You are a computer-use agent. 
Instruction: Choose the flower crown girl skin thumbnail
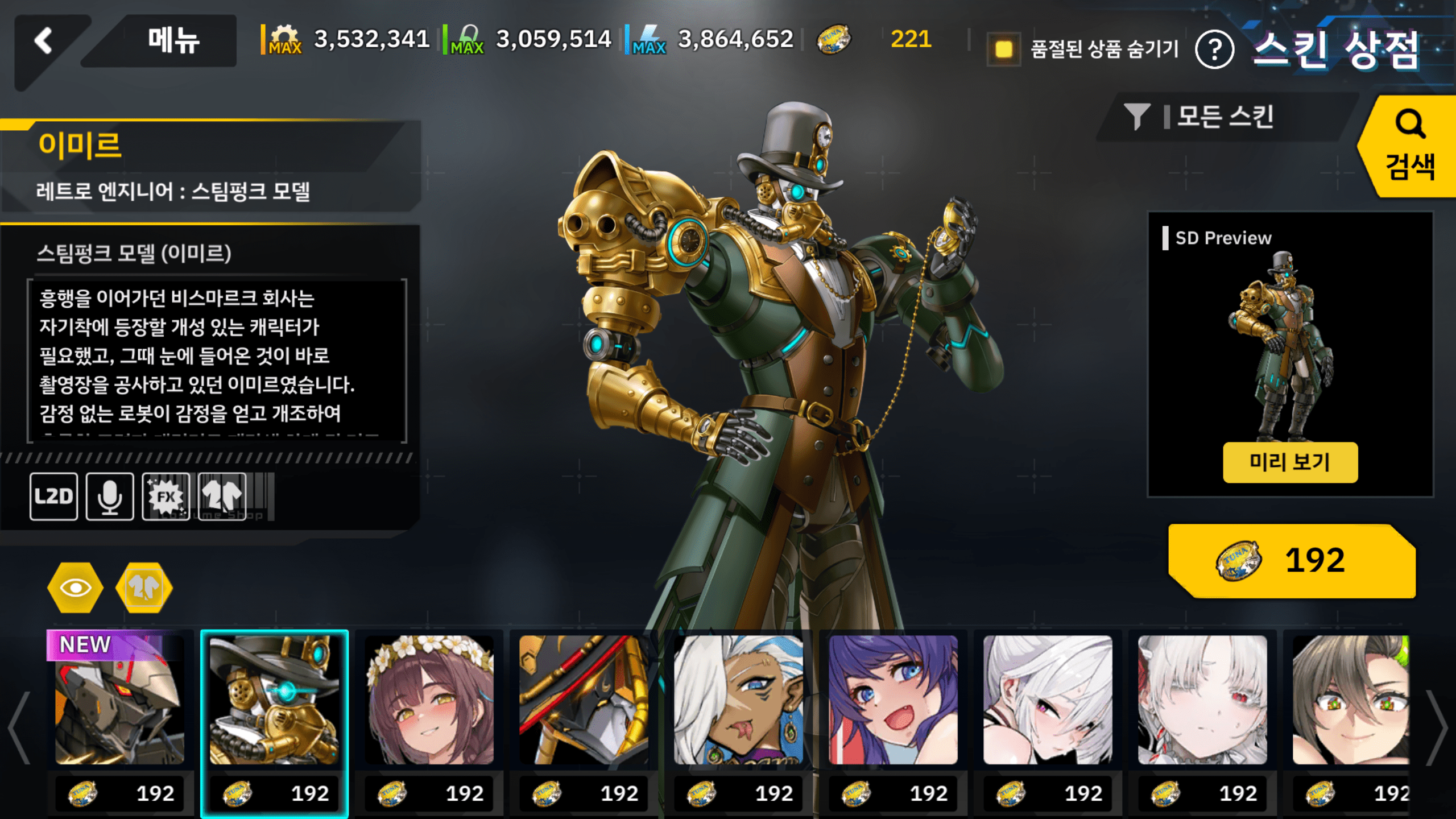coord(429,700)
